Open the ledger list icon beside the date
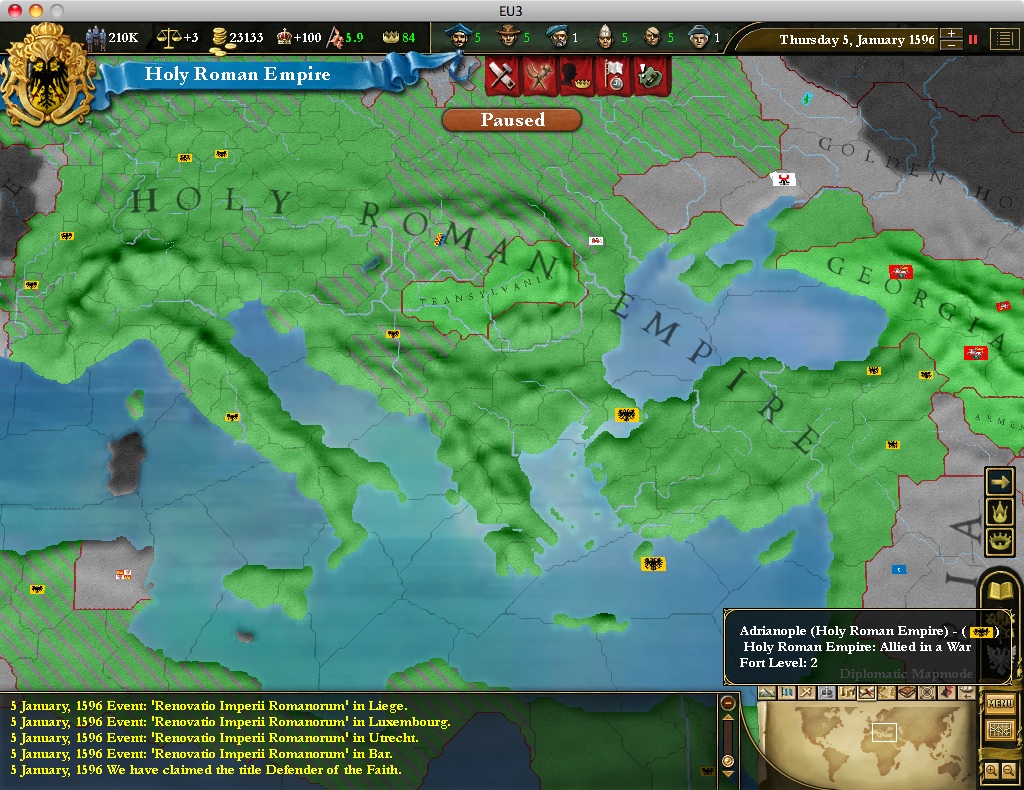1024x790 pixels. pos(1002,39)
